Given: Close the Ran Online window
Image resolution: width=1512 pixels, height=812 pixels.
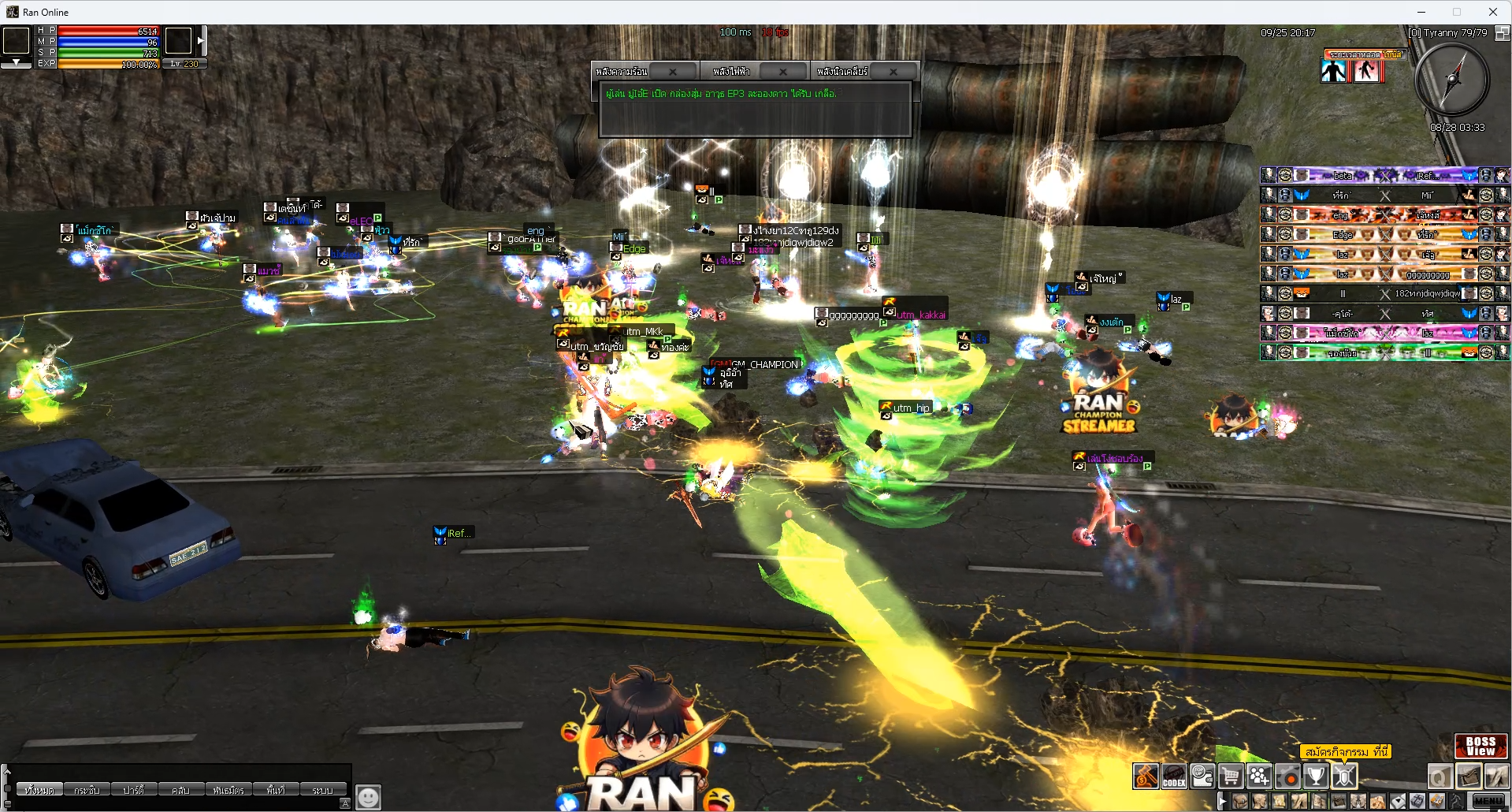Looking at the screenshot, I should click(x=1492, y=12).
